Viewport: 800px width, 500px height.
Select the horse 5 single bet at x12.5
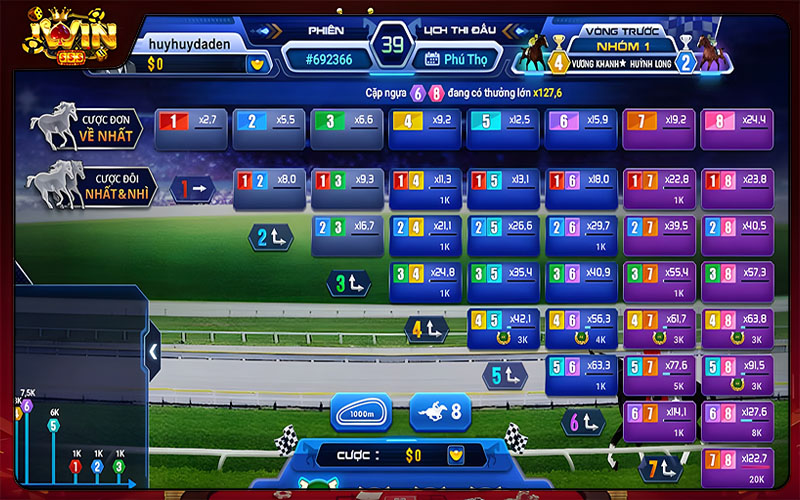tap(503, 123)
